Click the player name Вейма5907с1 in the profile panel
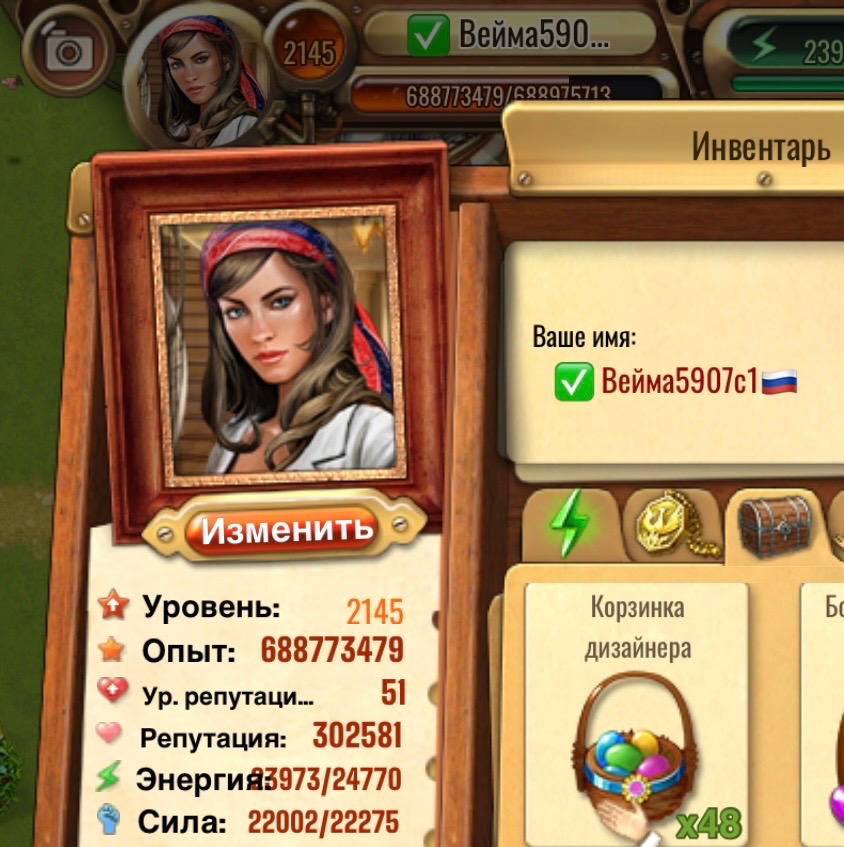844x847 pixels. click(680, 382)
